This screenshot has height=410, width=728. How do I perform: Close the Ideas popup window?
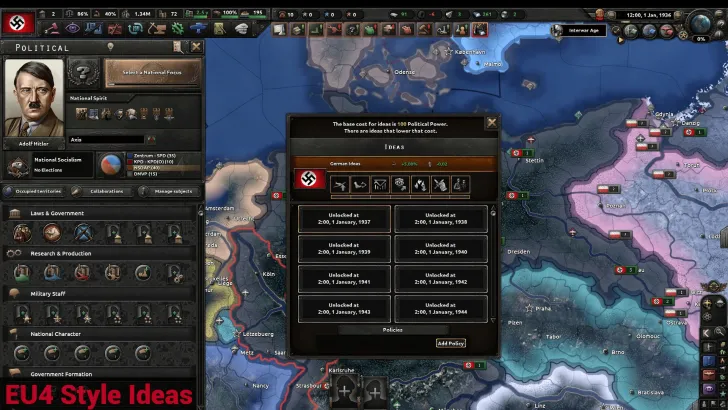(x=491, y=122)
